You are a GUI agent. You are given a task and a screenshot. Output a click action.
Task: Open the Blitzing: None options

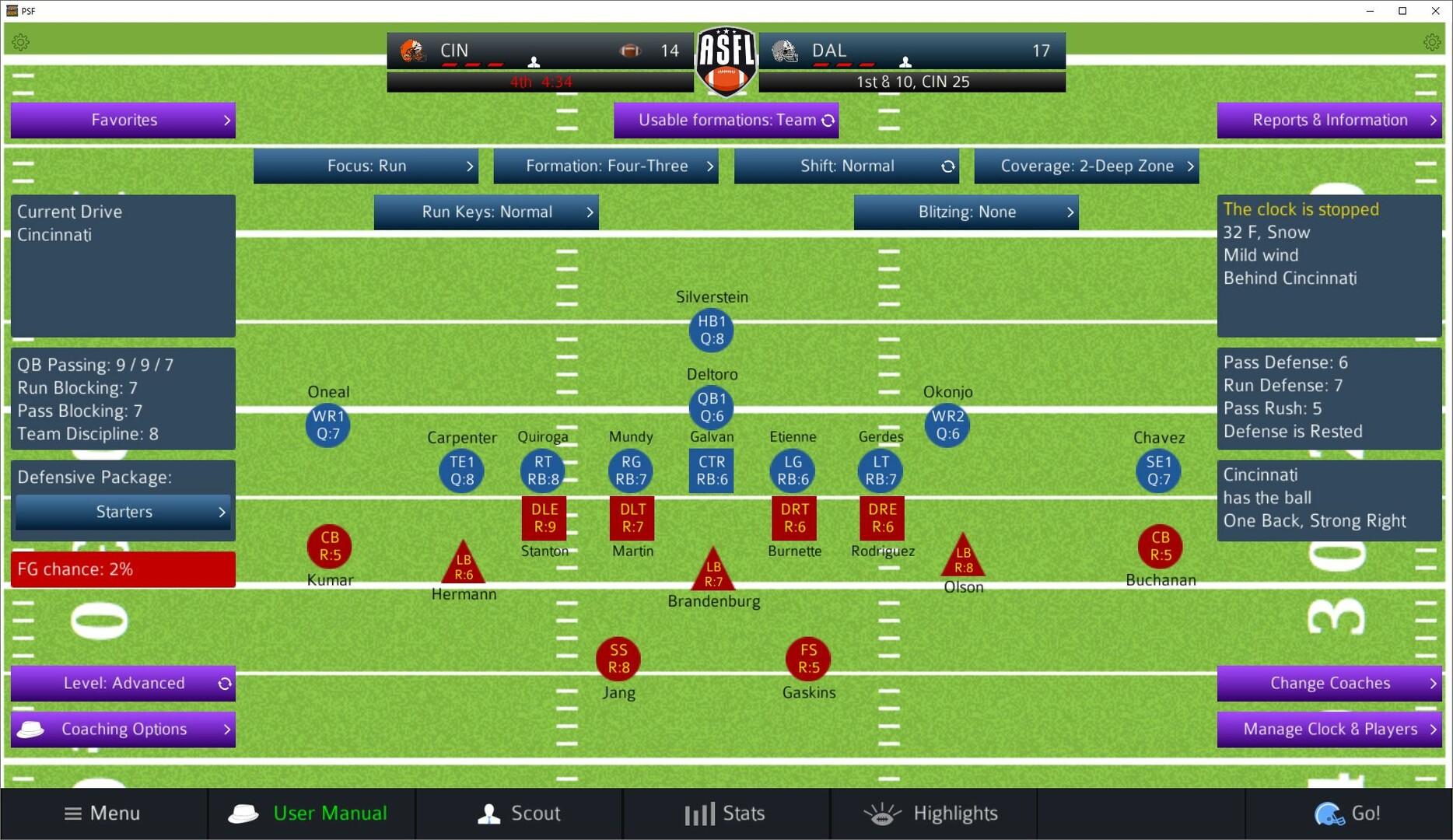tap(966, 212)
